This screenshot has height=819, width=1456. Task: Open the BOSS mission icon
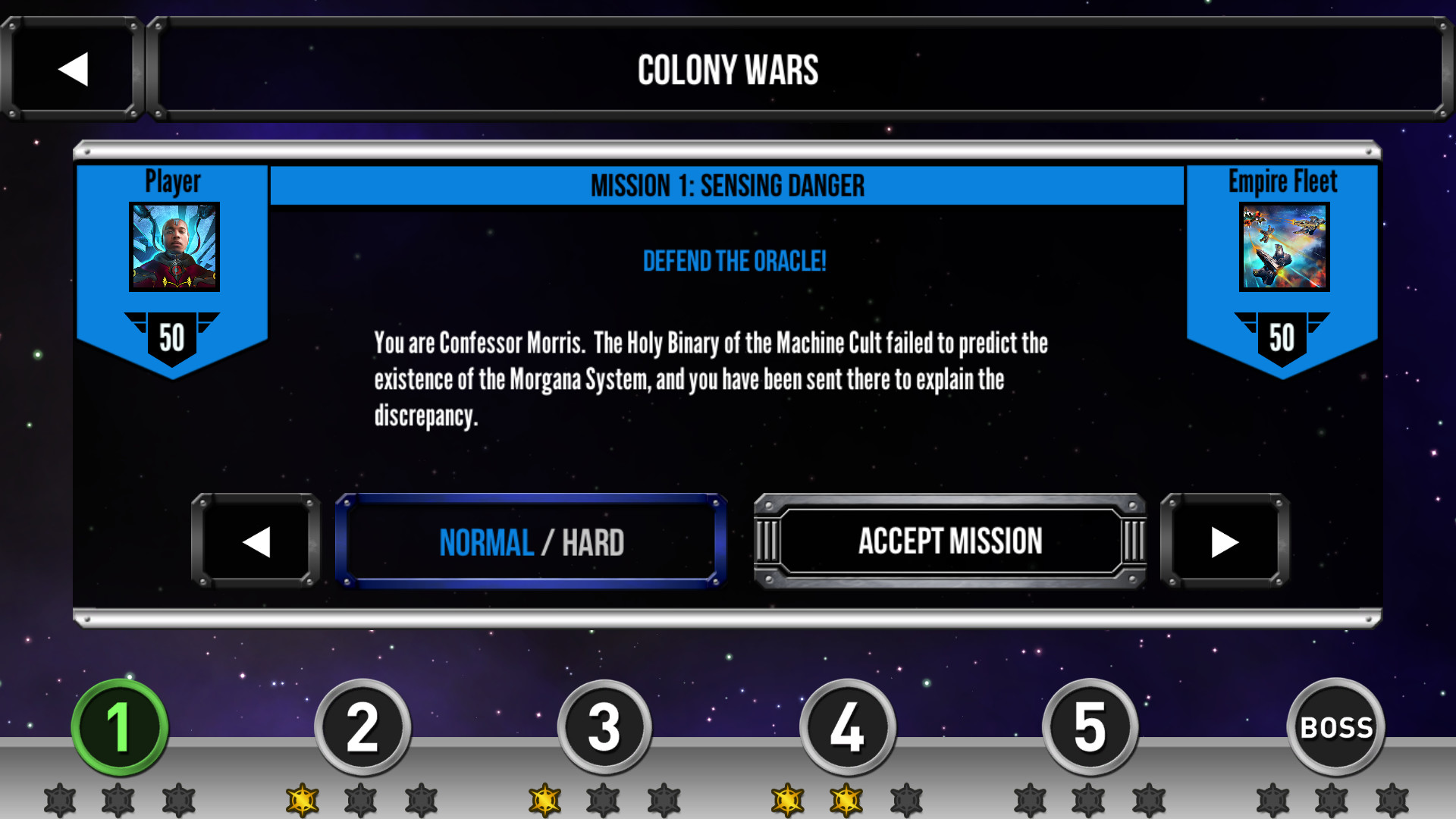[x=1337, y=726]
